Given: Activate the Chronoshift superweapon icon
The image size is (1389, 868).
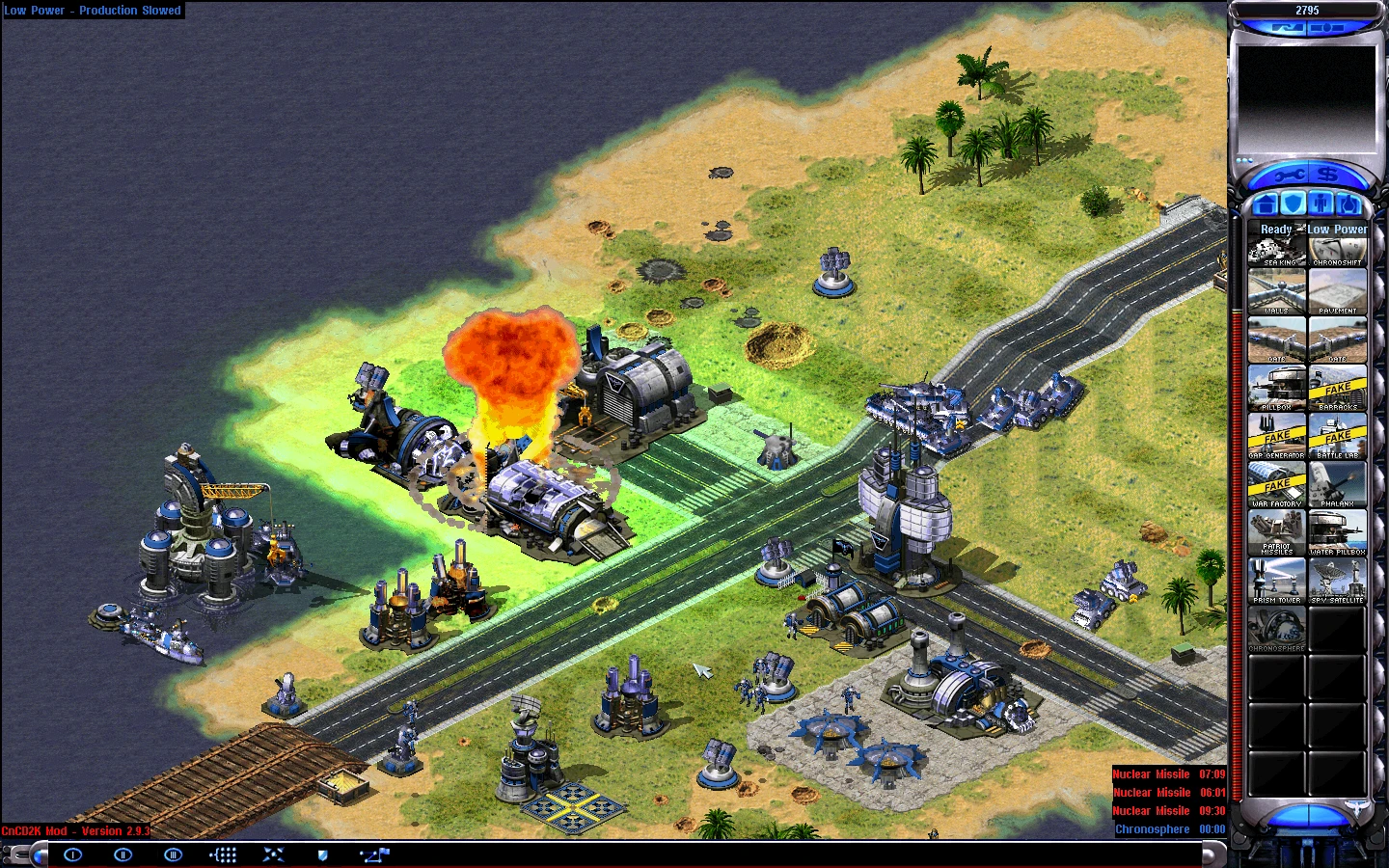Looking at the screenshot, I should (x=1337, y=250).
